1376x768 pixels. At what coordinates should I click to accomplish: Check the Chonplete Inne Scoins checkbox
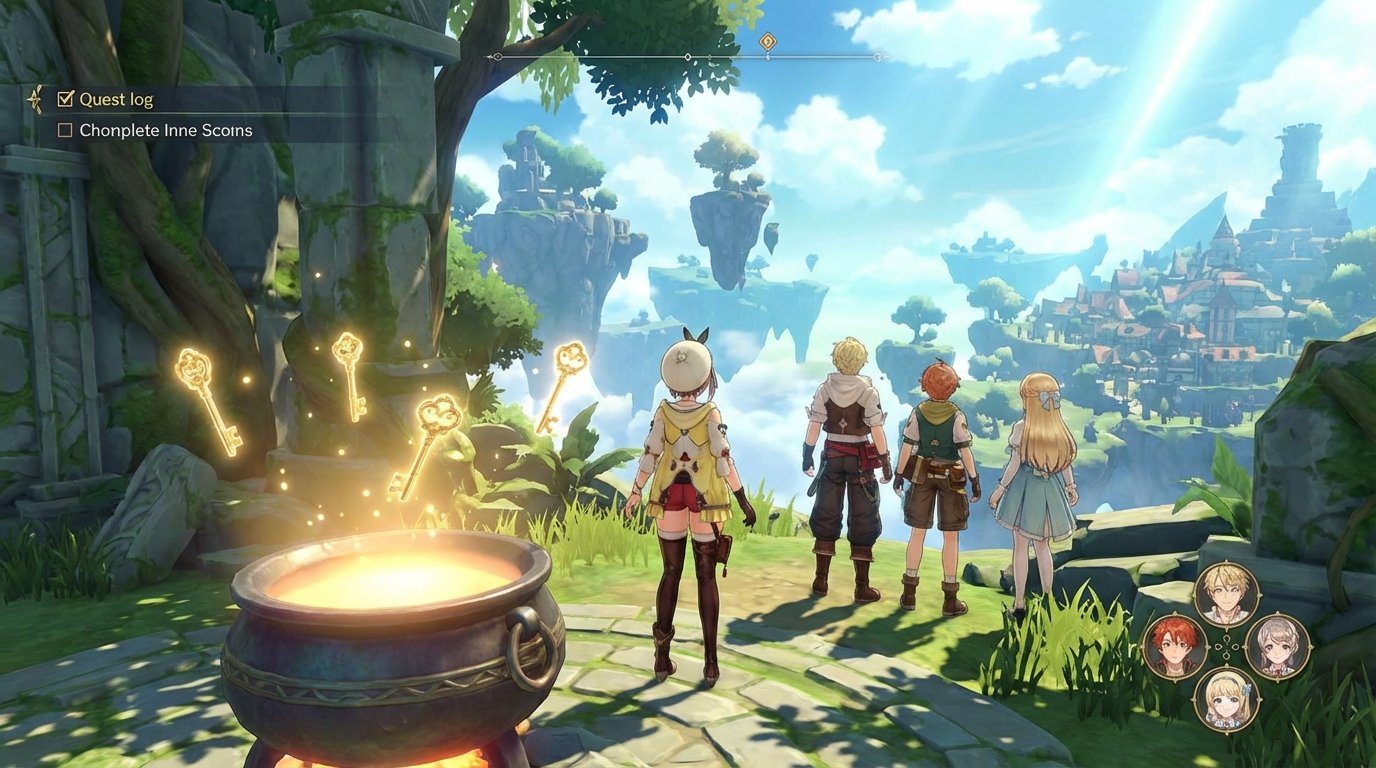pos(65,130)
